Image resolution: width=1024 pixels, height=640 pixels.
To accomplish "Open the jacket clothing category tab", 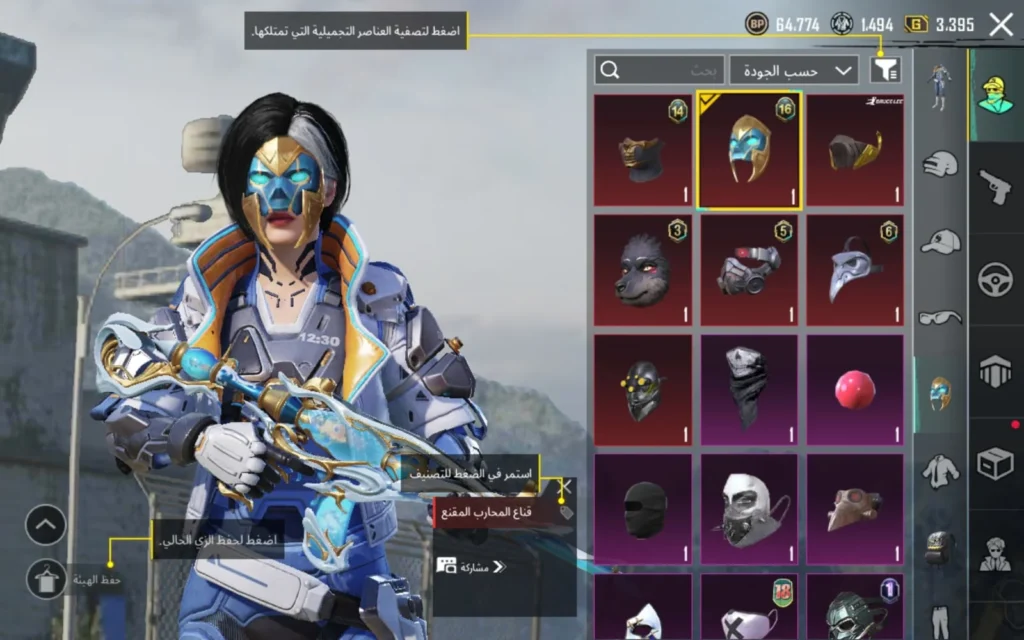I will (x=940, y=468).
